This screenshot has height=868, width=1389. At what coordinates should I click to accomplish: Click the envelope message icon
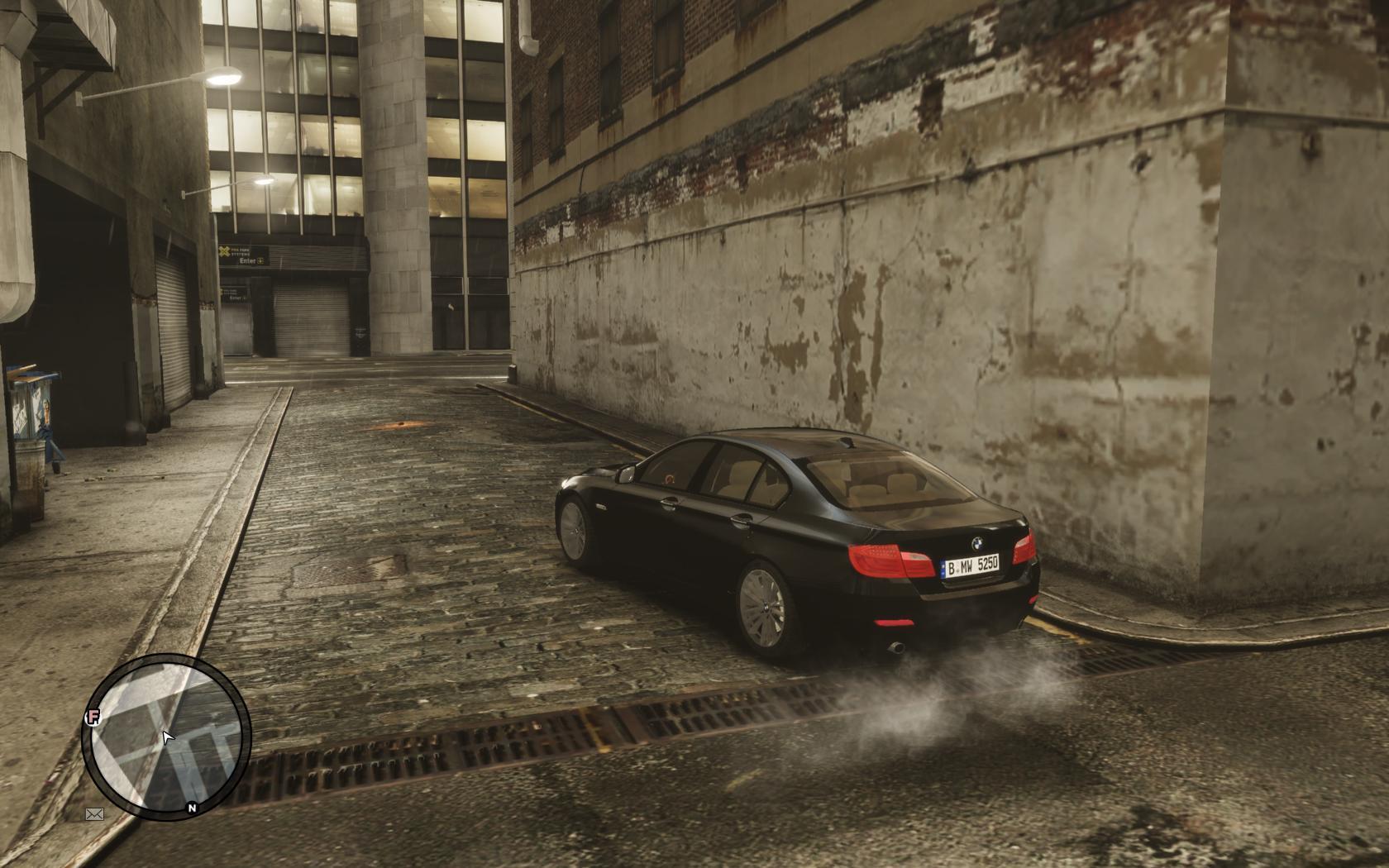95,814
